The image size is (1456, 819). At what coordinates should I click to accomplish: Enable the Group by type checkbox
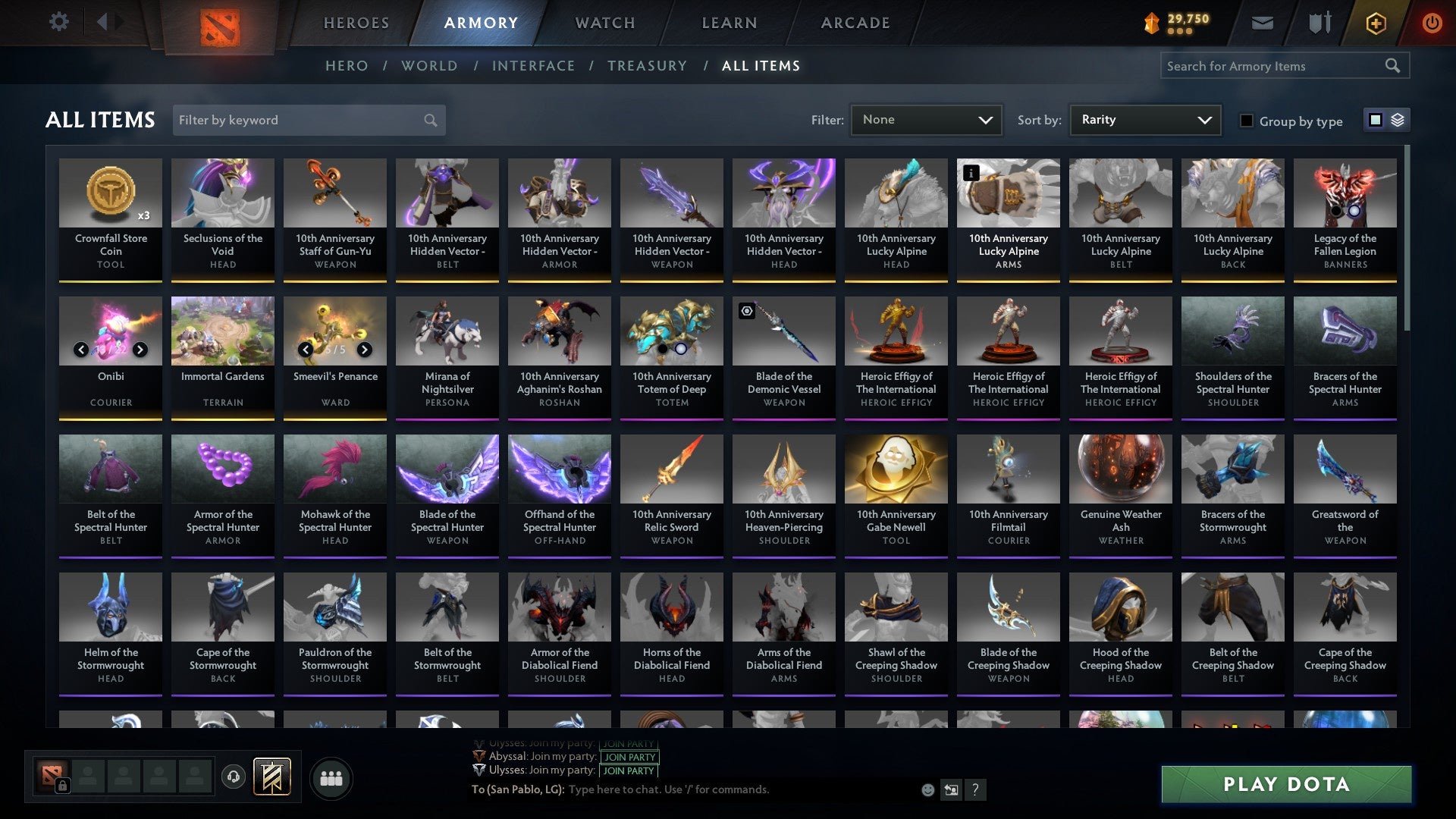(x=1247, y=121)
